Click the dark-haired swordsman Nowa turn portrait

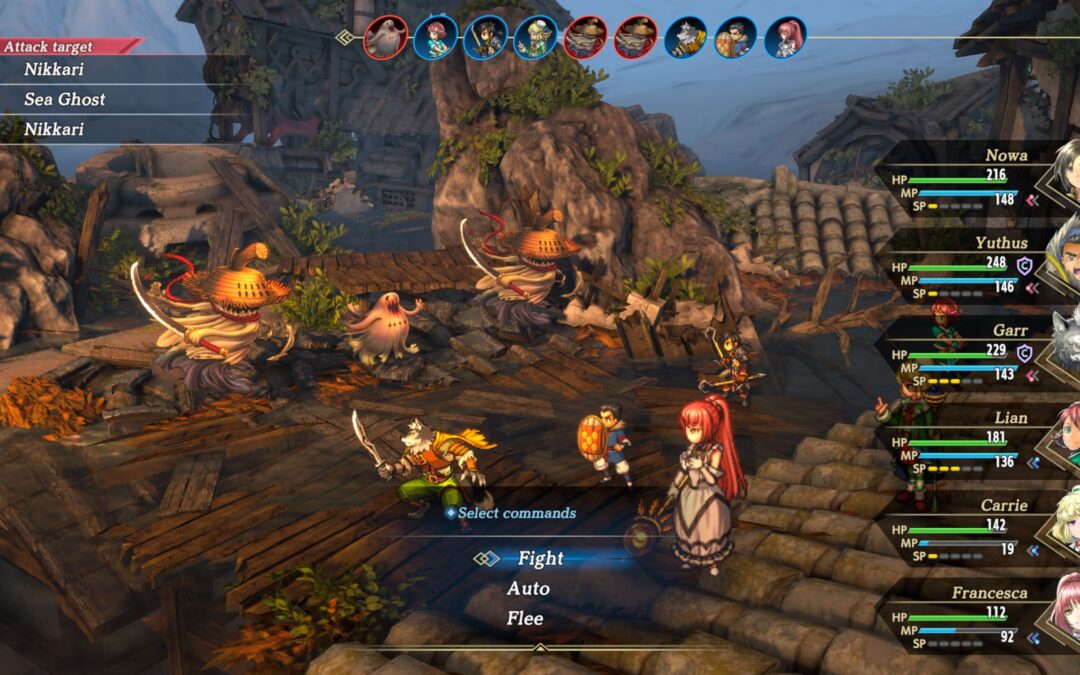pos(486,38)
